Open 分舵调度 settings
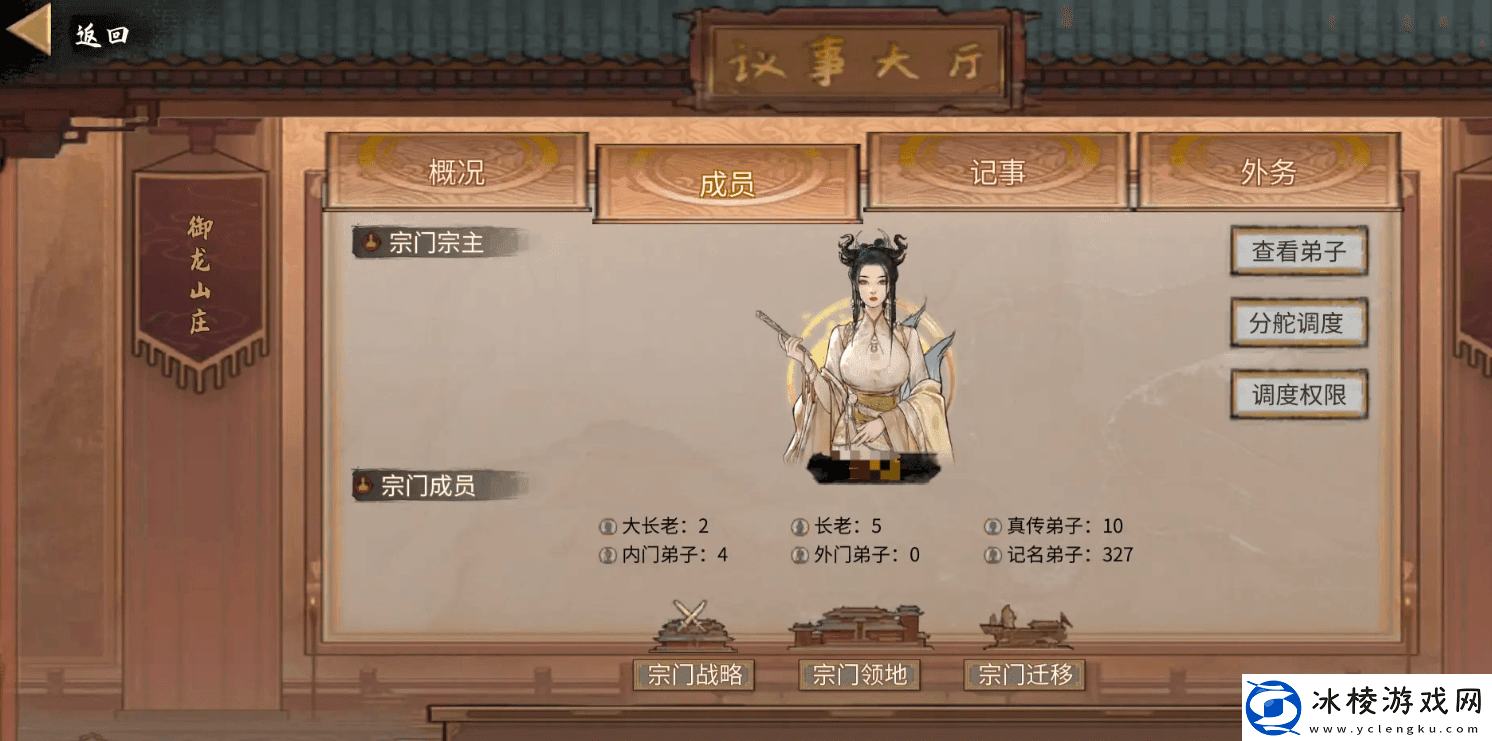Viewport: 1492px width, 741px height. 1299,324
